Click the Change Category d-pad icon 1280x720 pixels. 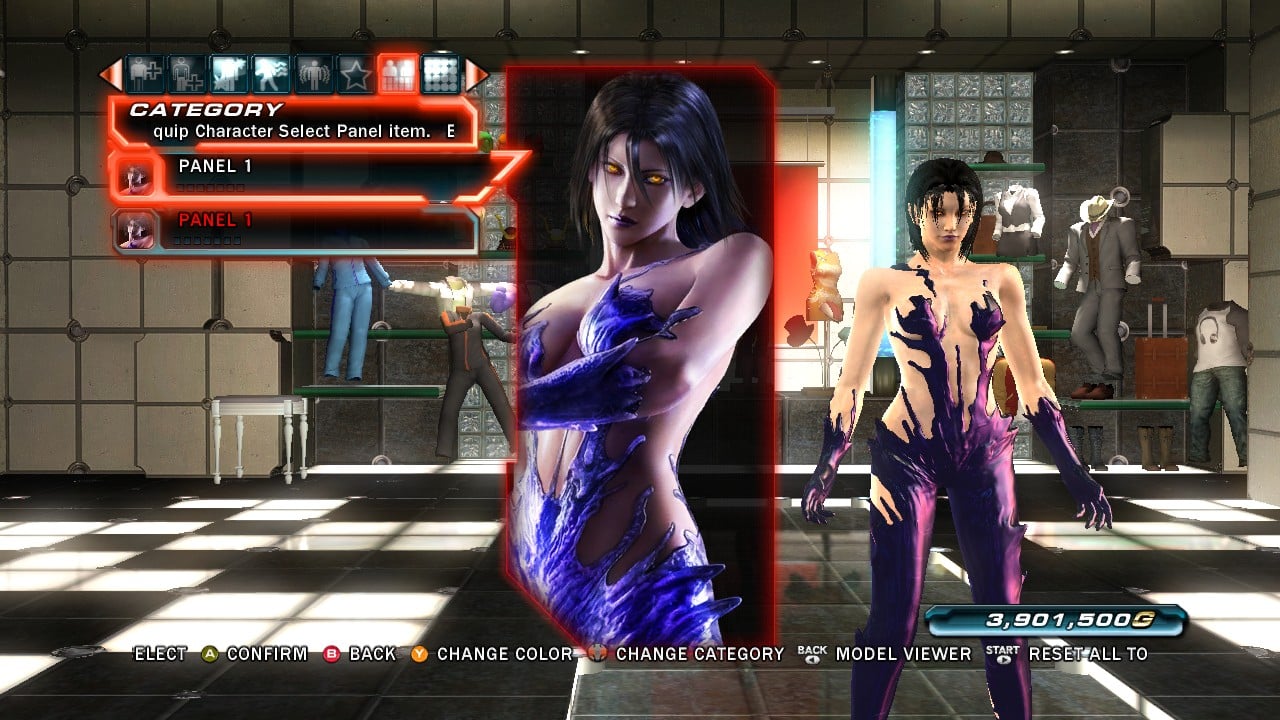(597, 654)
